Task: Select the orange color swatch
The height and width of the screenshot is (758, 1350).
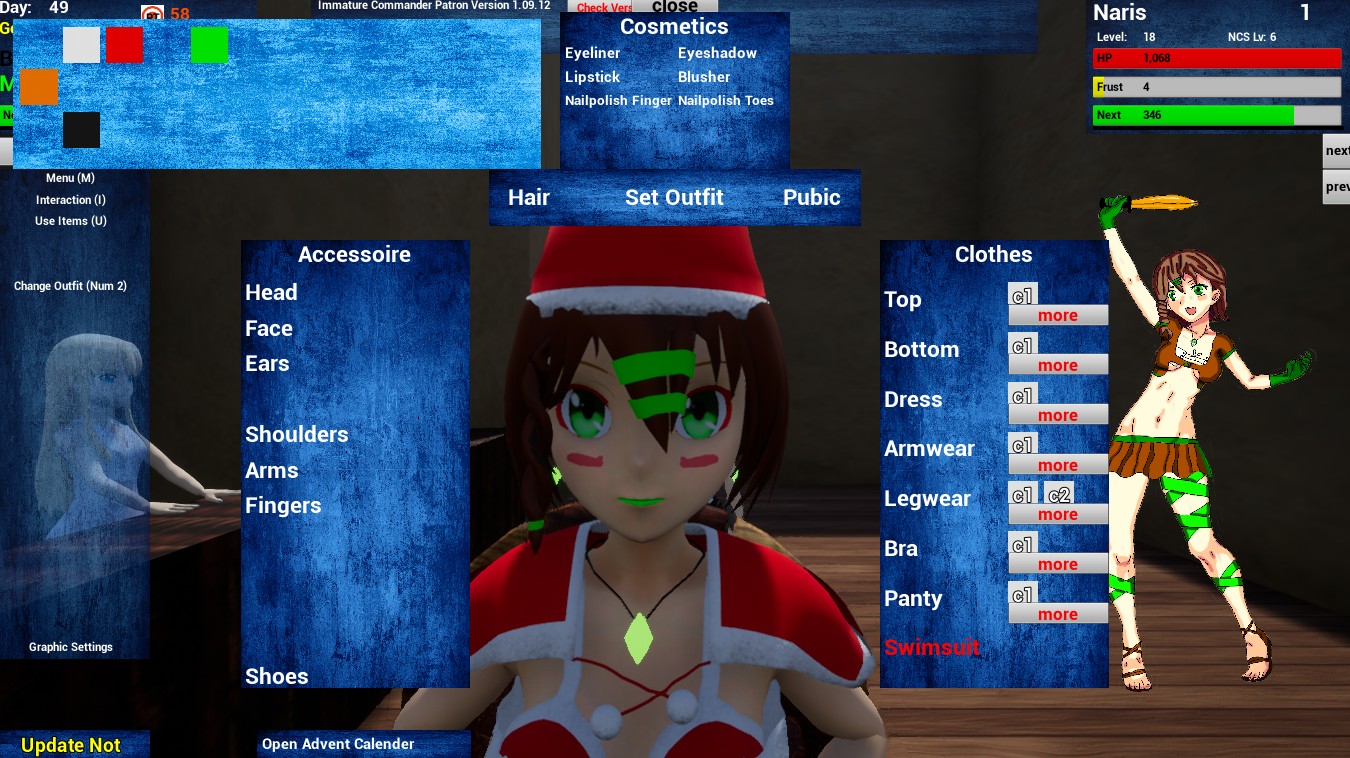Action: click(x=40, y=88)
